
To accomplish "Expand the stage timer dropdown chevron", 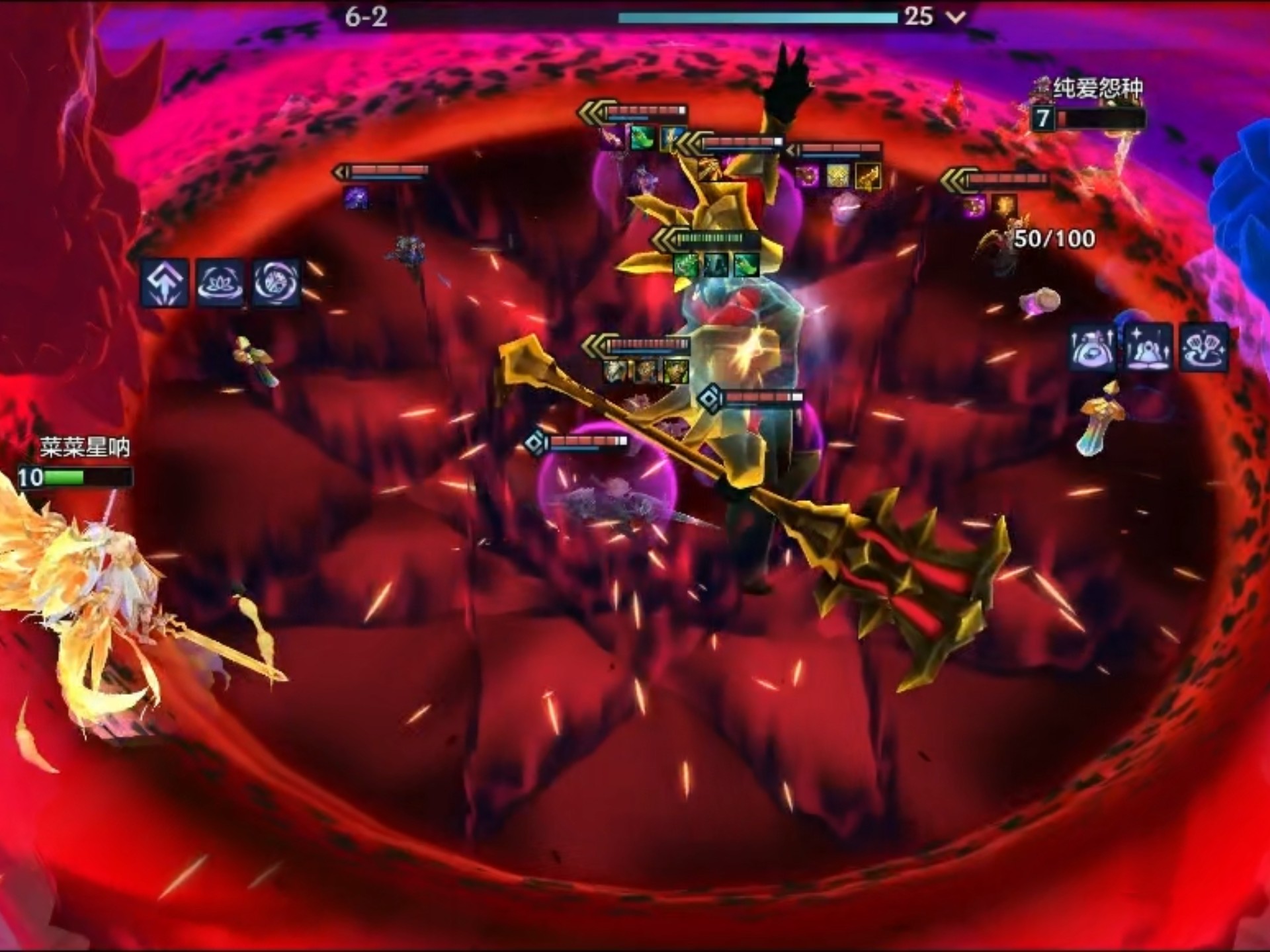I will (x=956, y=17).
